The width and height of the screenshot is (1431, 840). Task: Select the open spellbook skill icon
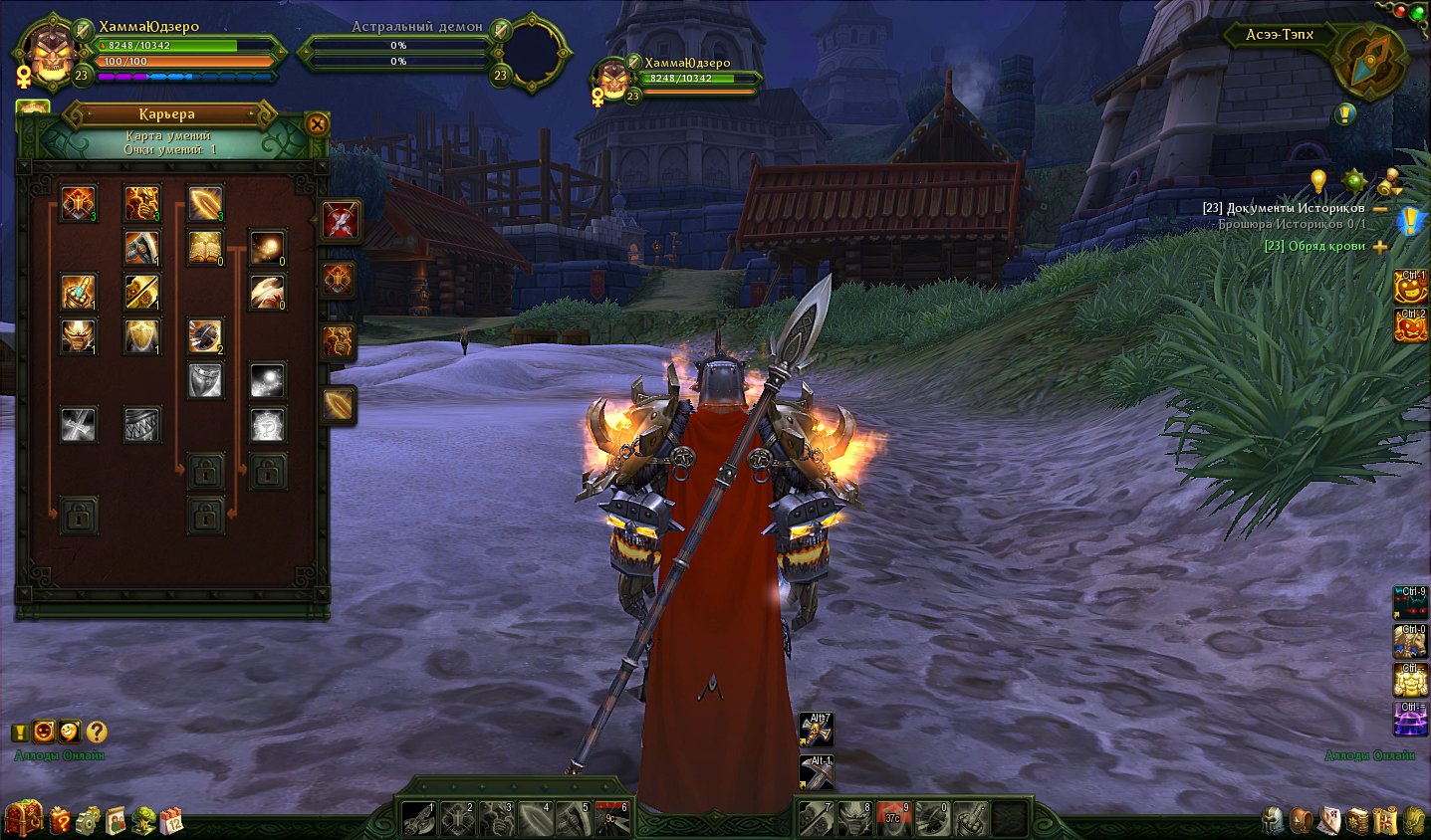pos(205,248)
